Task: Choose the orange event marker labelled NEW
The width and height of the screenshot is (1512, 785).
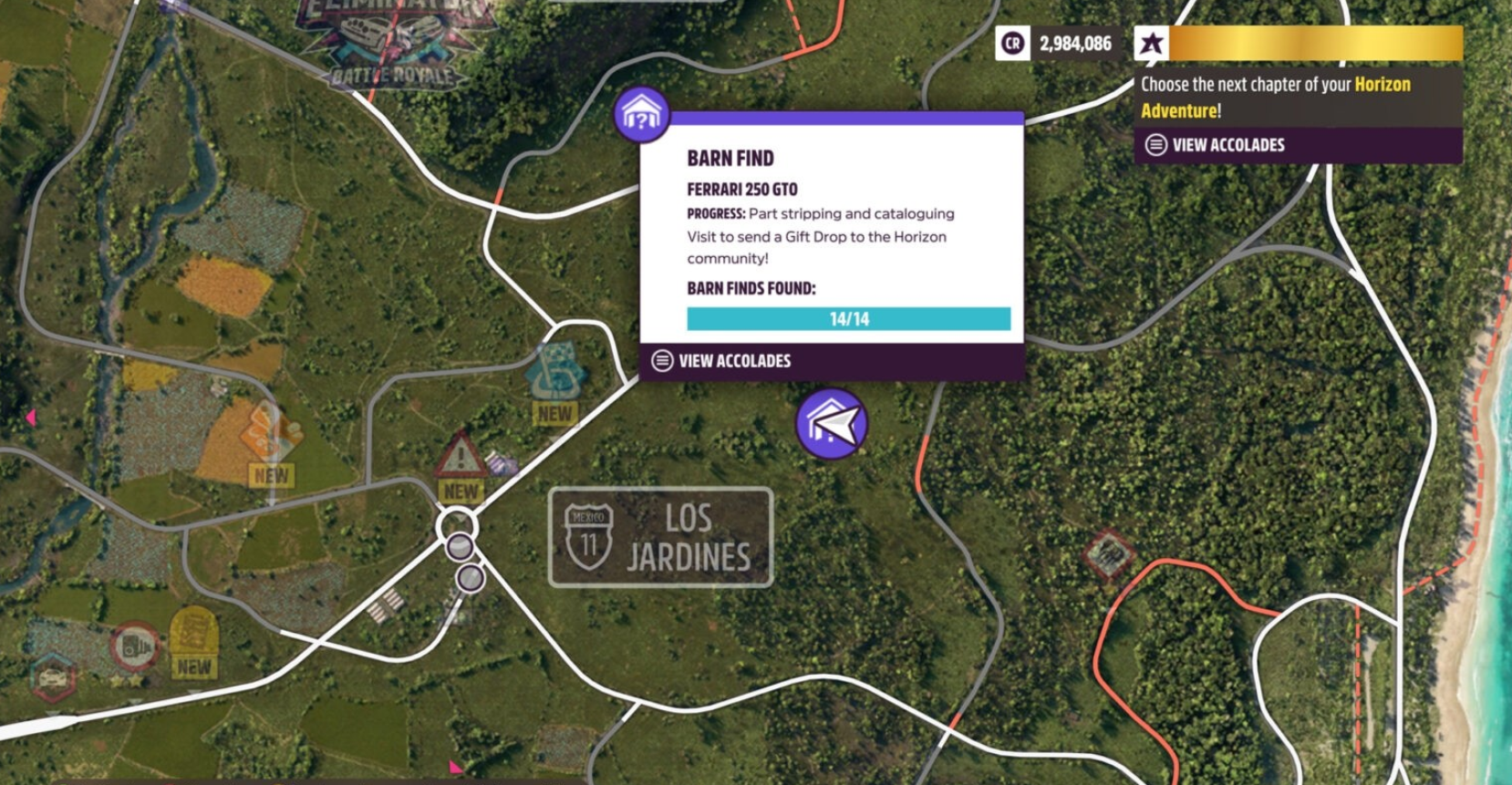Action: pyautogui.click(x=271, y=433)
